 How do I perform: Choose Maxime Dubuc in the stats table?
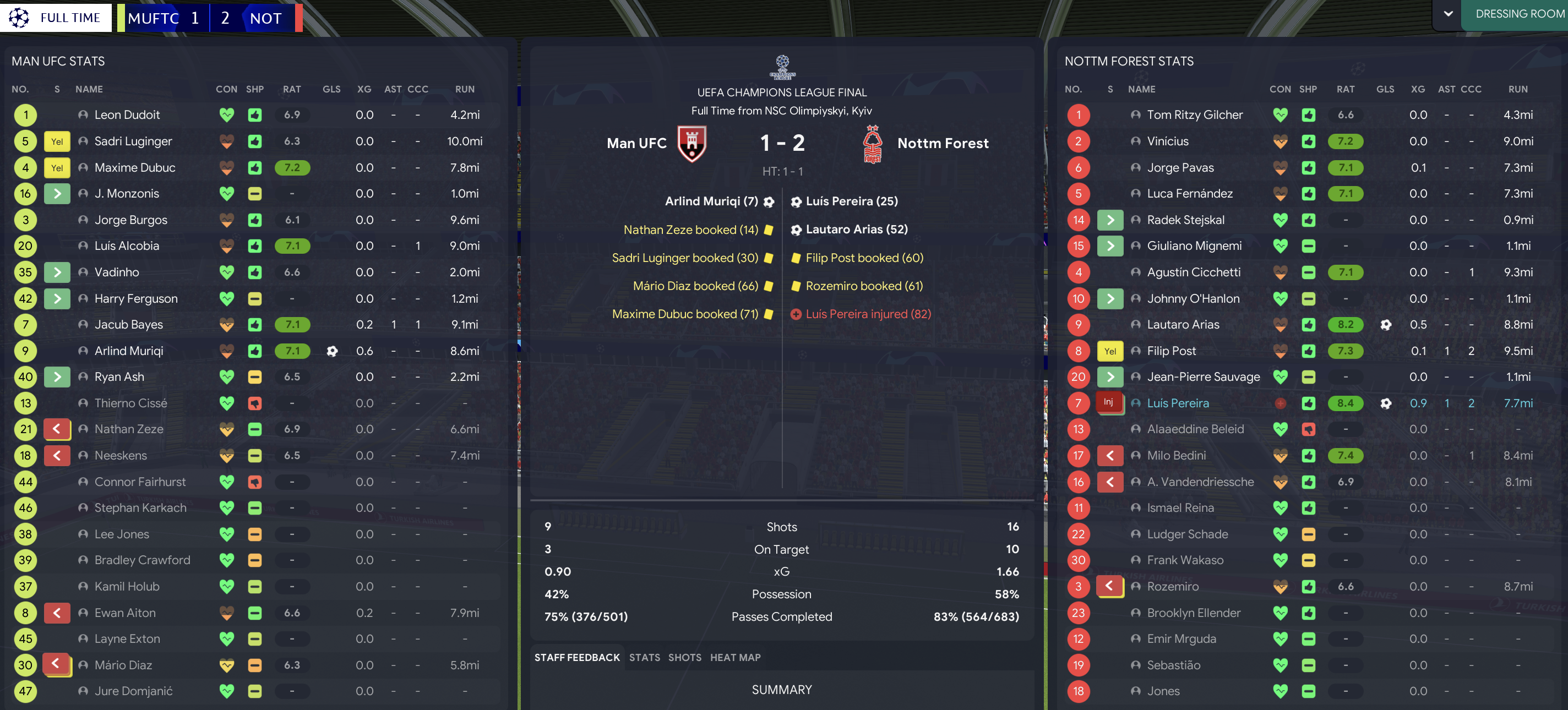pyautogui.click(x=134, y=167)
